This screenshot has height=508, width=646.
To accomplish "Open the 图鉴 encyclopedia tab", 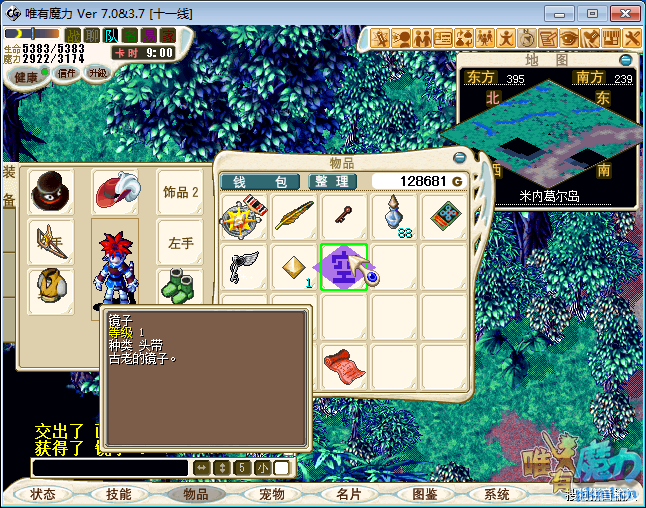I will [424, 494].
